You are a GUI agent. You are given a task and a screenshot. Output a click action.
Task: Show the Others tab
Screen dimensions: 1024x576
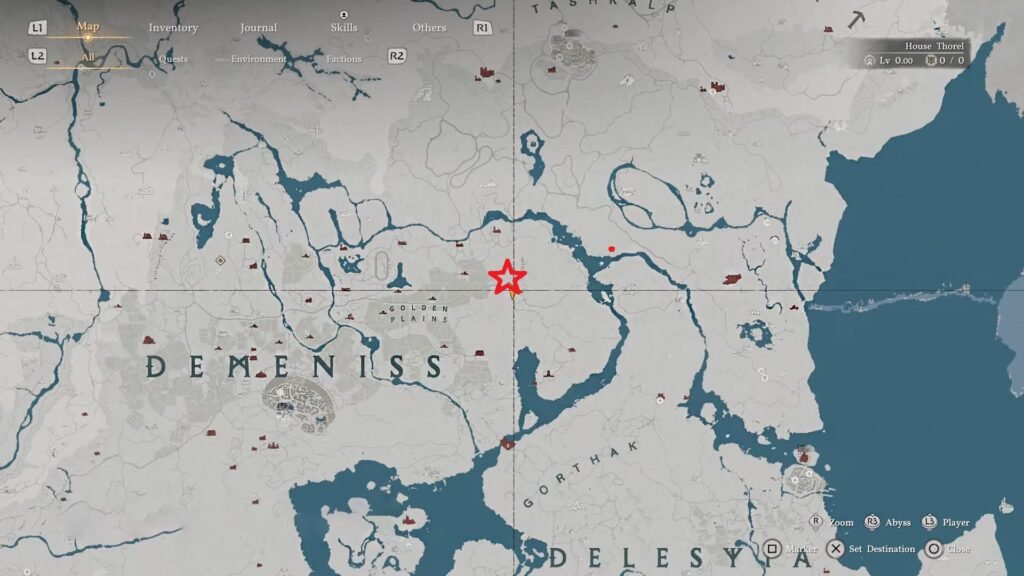[x=429, y=27]
